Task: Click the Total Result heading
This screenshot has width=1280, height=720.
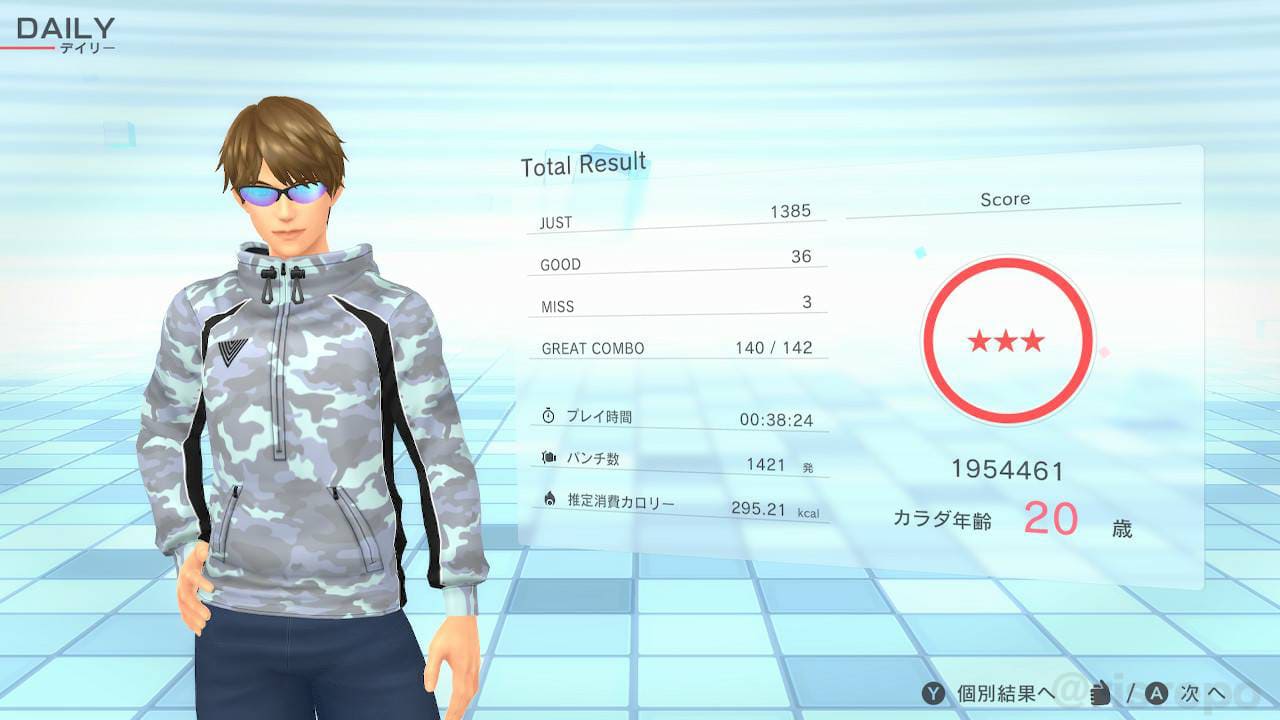Action: tap(583, 162)
